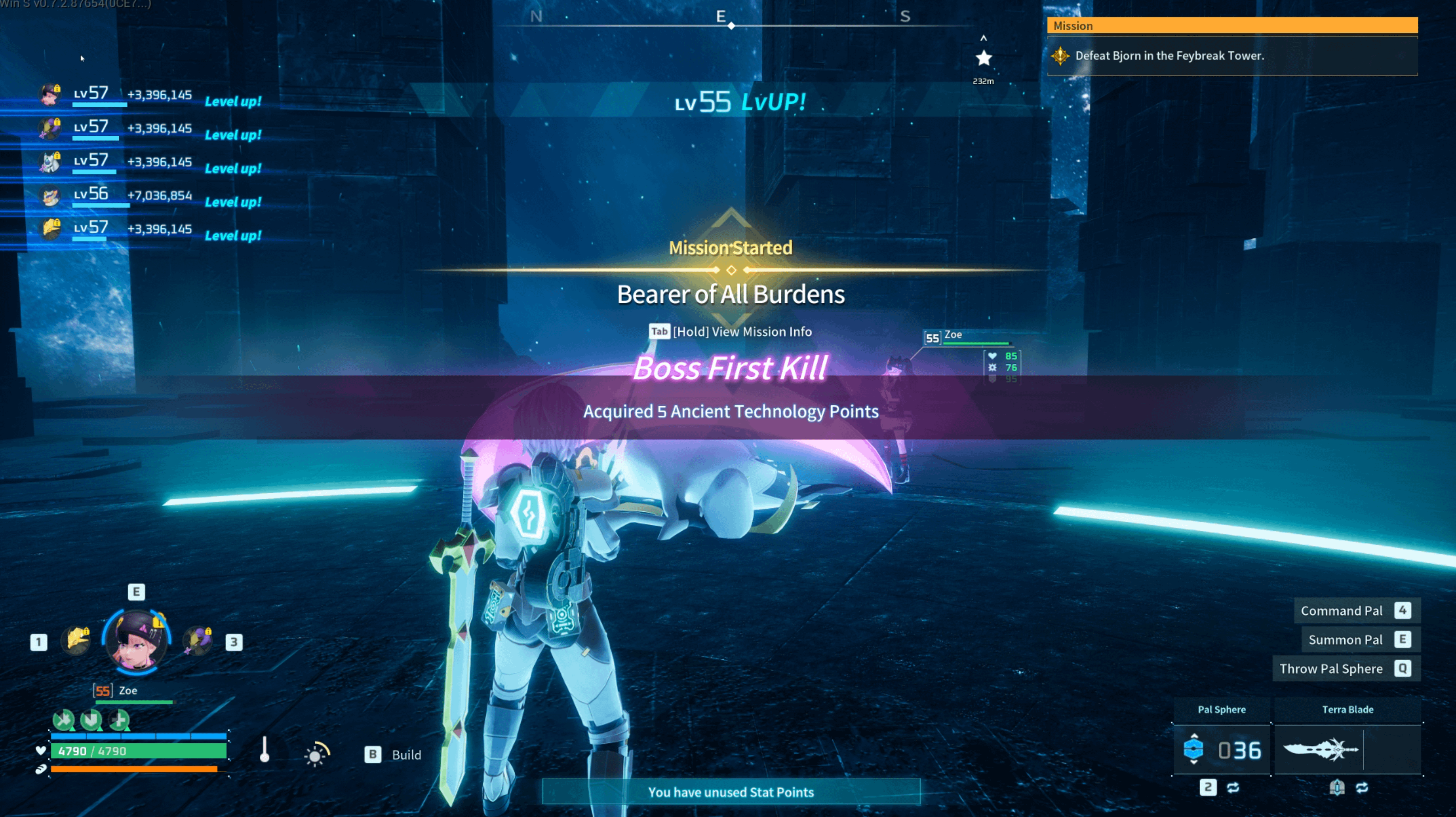The image size is (1456, 817).
Task: Click the star waypoint marker on compass
Action: [x=984, y=58]
